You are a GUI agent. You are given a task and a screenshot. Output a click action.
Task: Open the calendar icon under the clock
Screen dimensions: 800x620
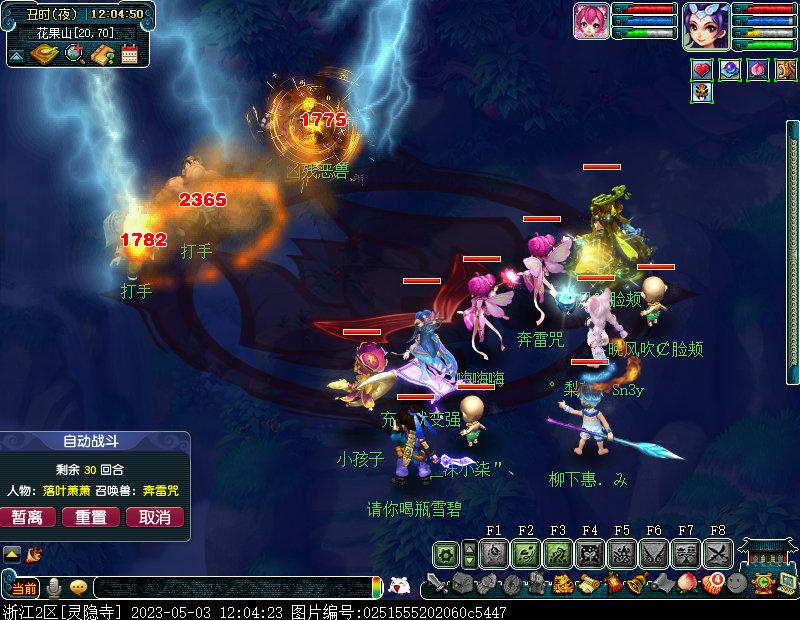tap(128, 54)
